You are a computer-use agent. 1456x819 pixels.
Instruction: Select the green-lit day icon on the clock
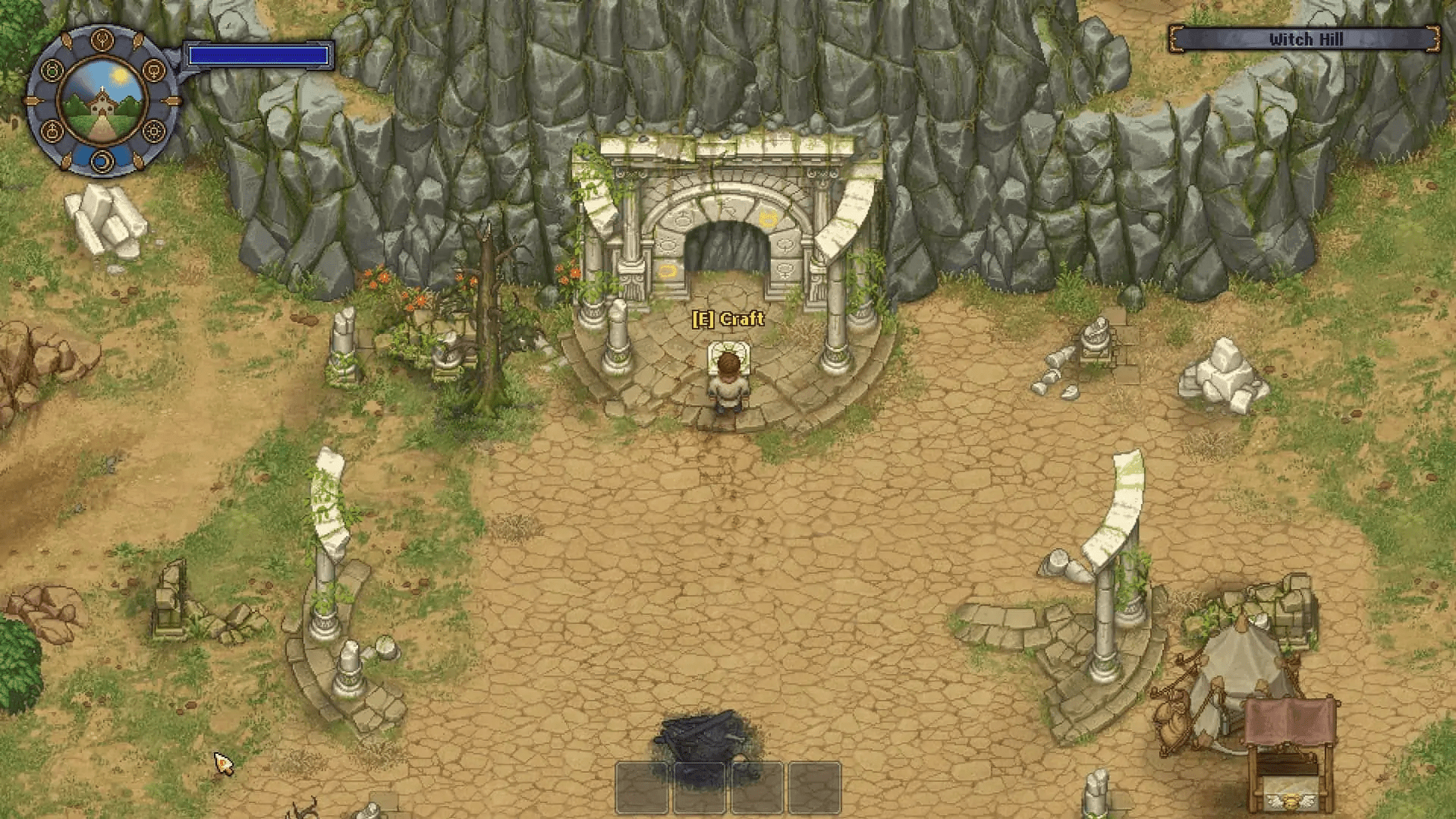52,71
